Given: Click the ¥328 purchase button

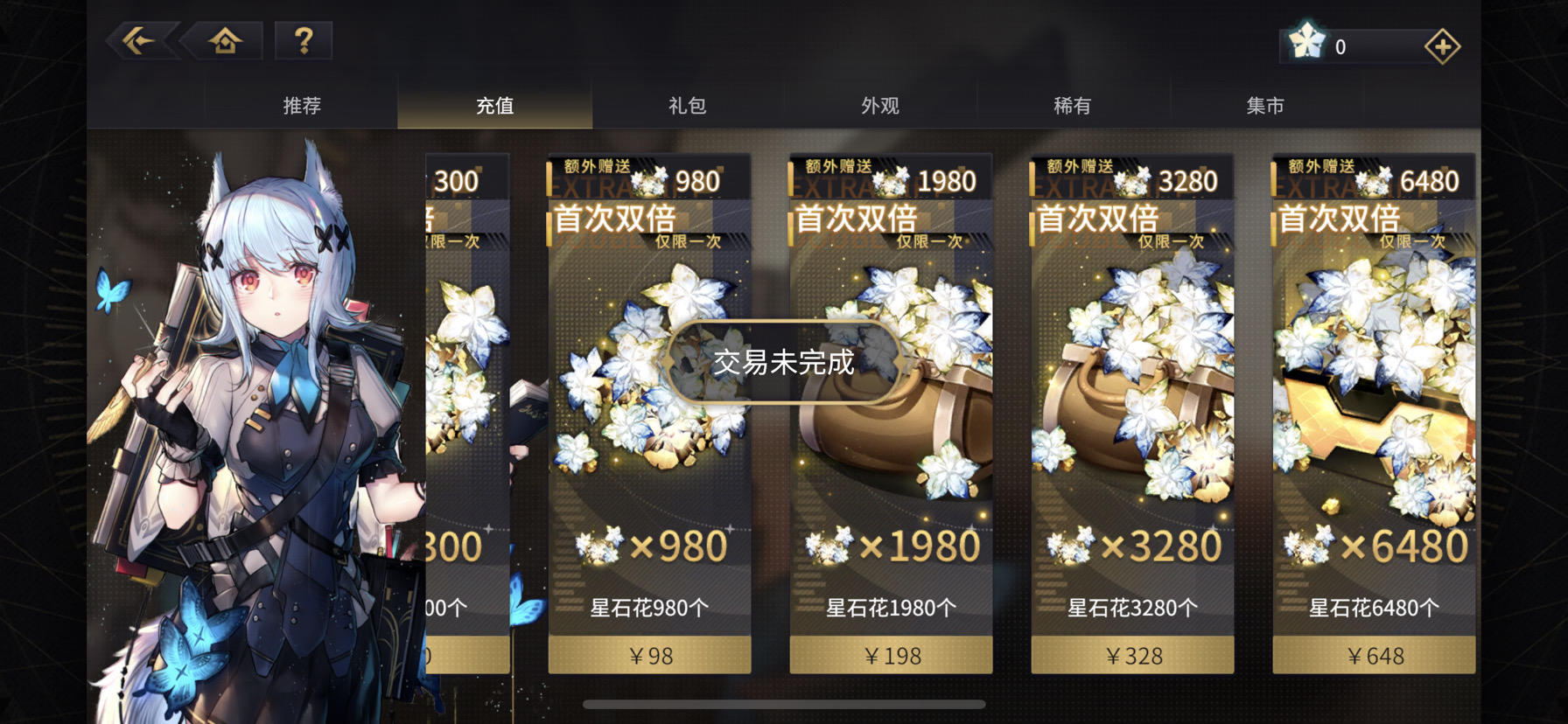Looking at the screenshot, I should click(1133, 654).
